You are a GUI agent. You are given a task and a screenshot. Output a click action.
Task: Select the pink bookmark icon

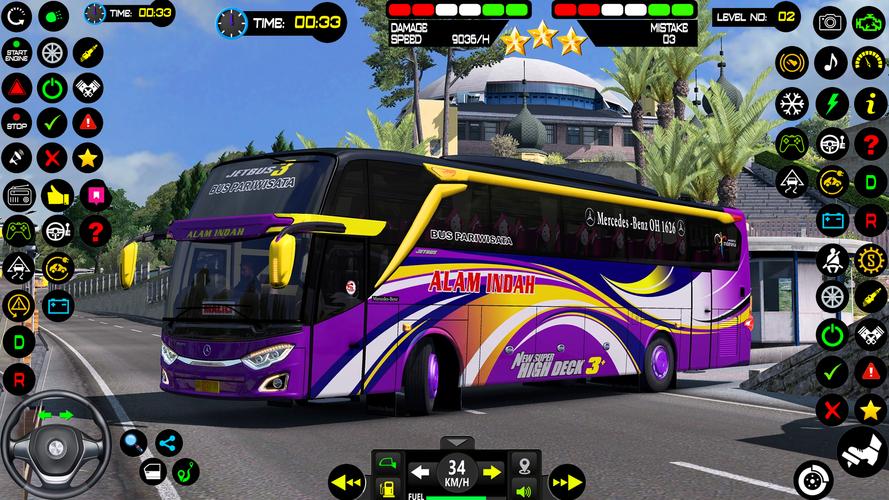93,194
